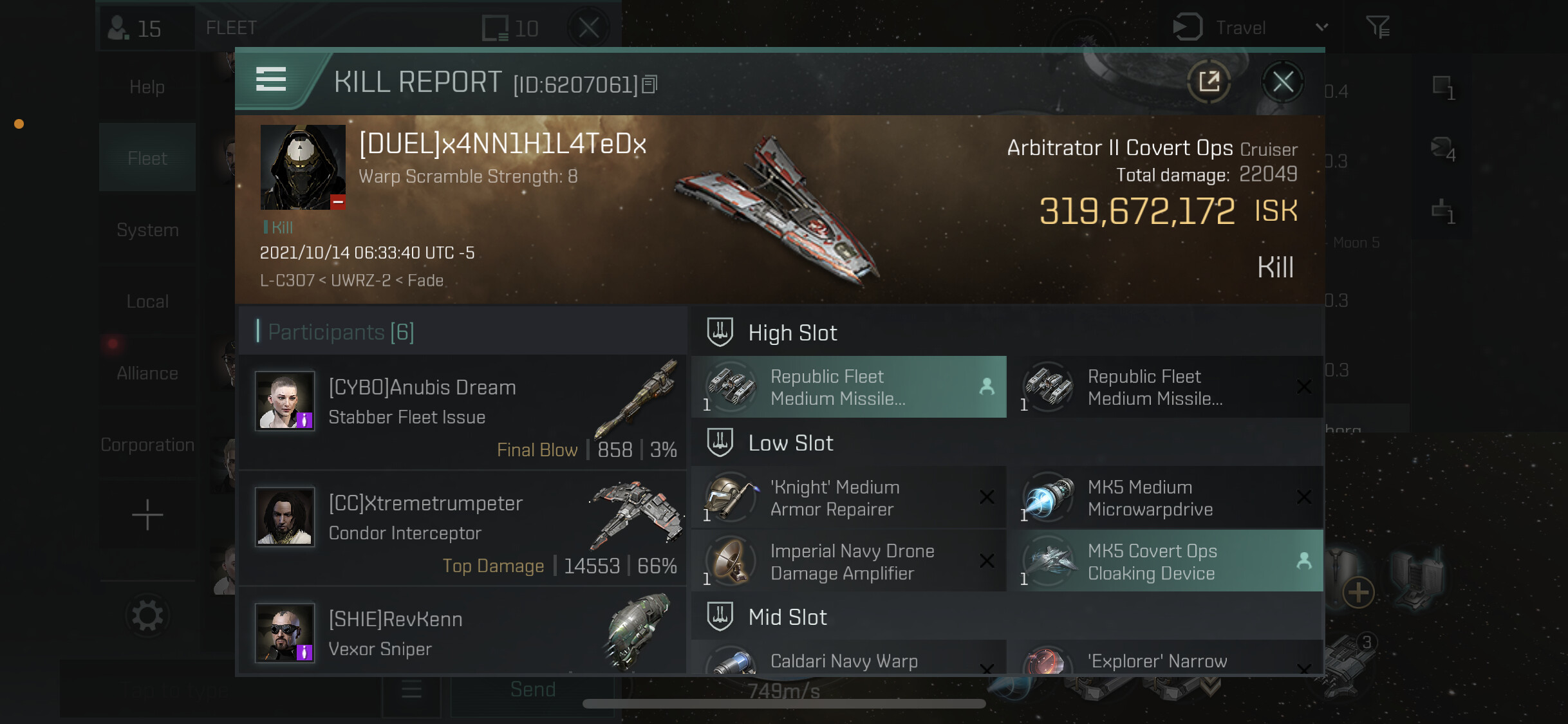
Task: Select Anubis Dream participant row
Action: (462, 413)
